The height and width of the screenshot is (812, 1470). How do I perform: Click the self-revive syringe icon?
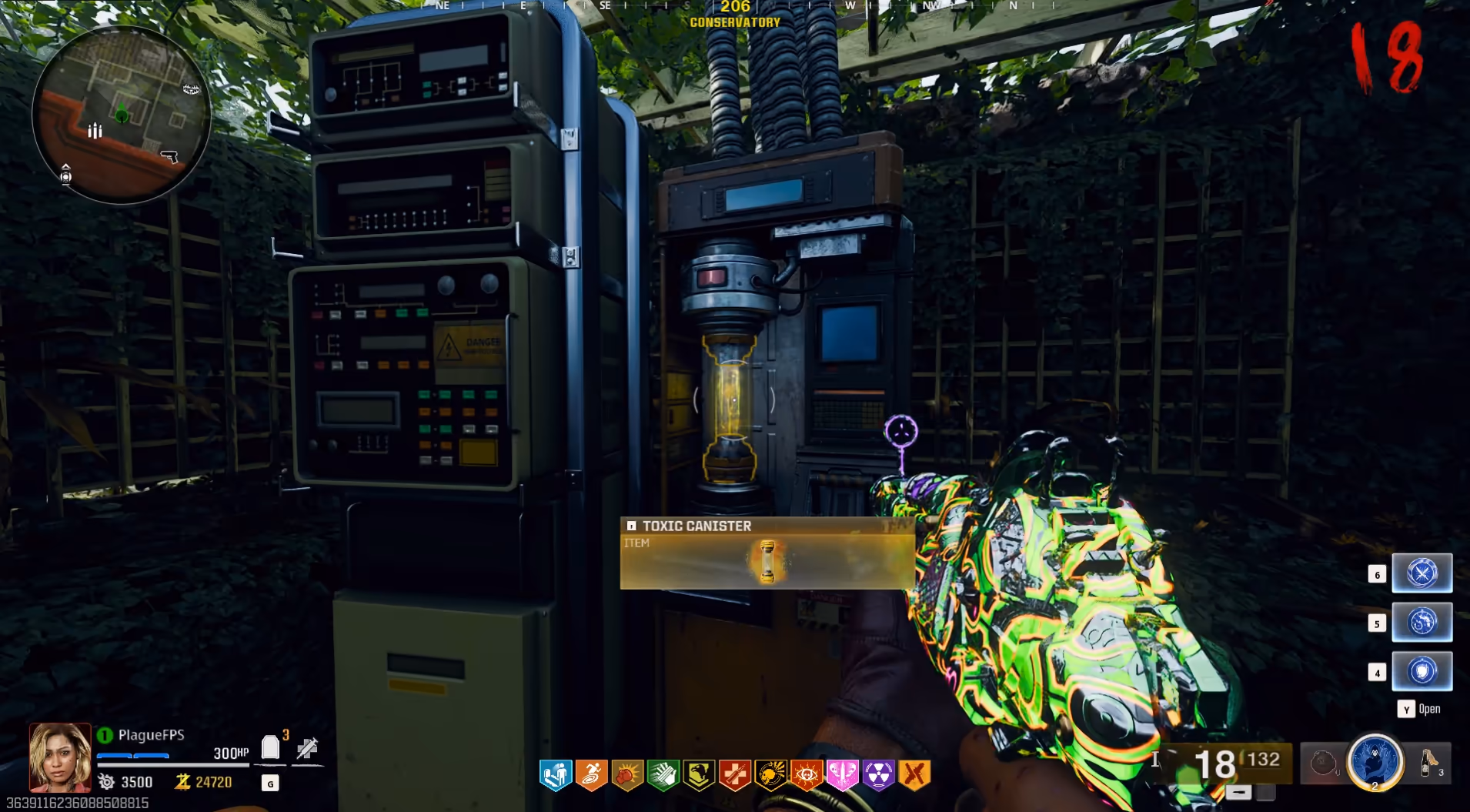coord(308,747)
